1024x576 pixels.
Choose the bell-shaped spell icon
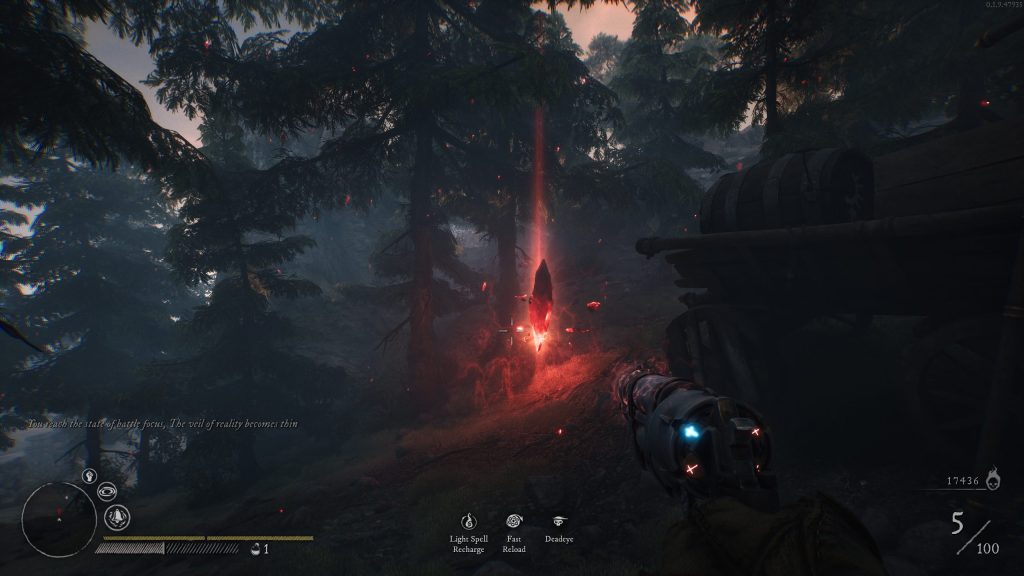point(117,517)
